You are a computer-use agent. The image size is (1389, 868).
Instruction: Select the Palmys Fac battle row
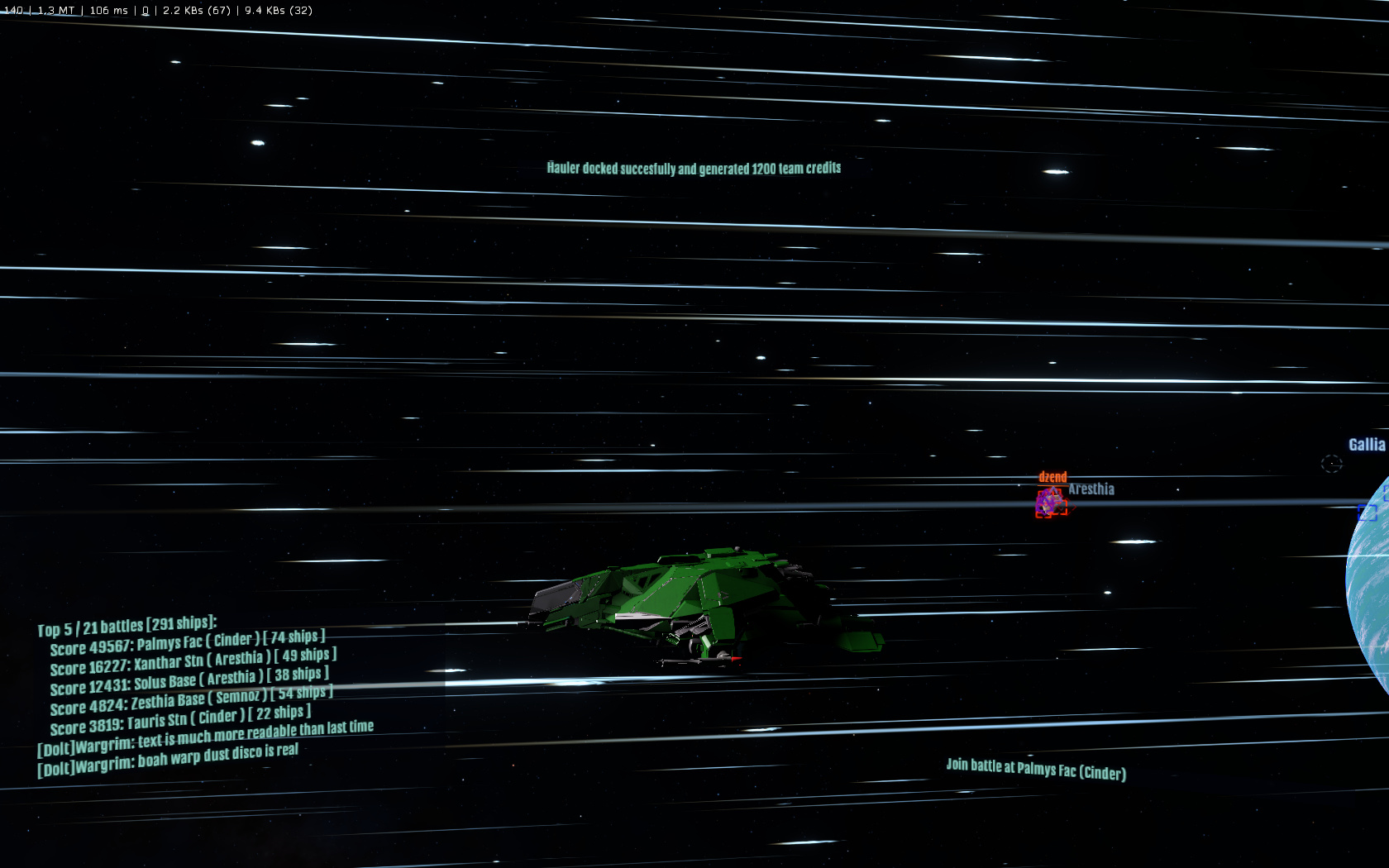point(188,642)
